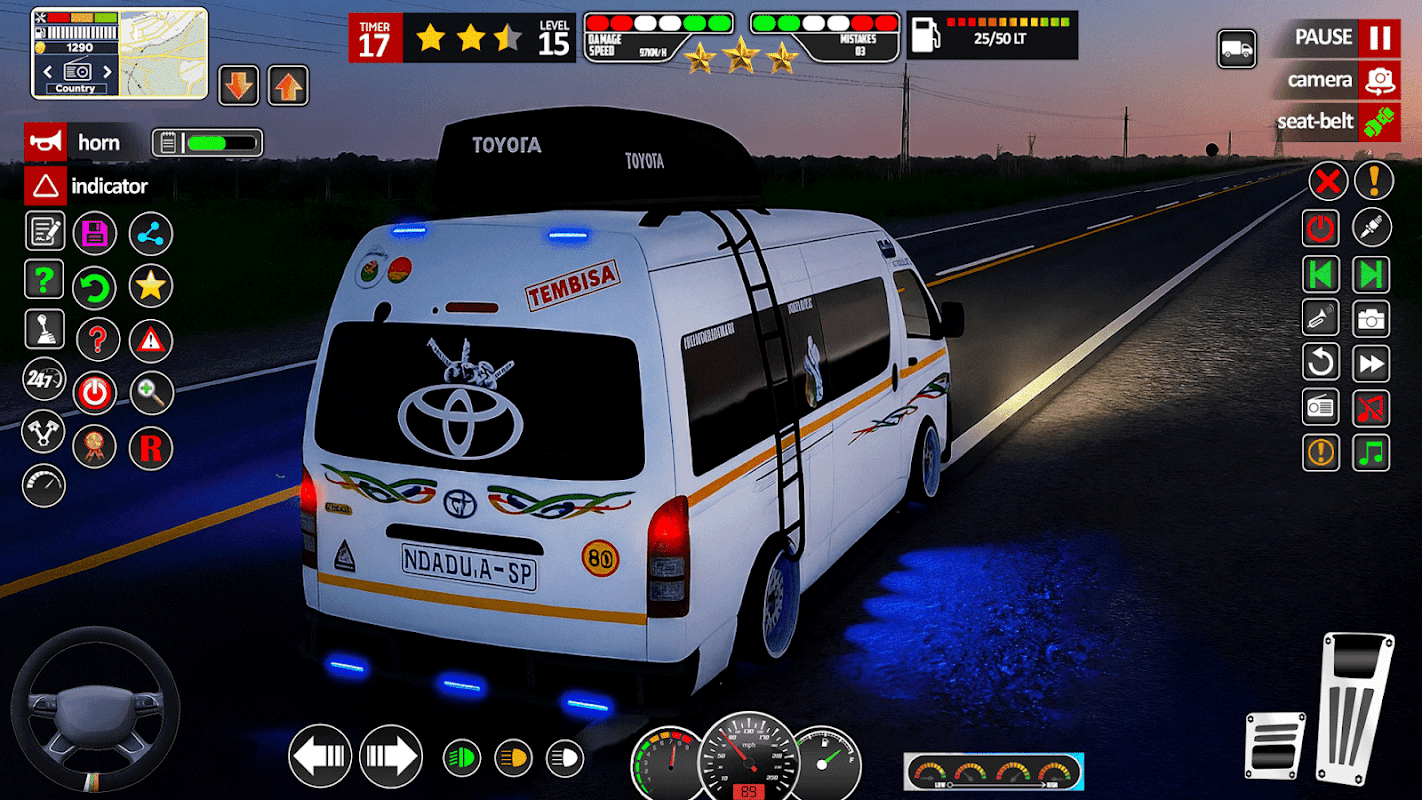Steer right with the right arrow button
The width and height of the screenshot is (1422, 800).
point(391,756)
